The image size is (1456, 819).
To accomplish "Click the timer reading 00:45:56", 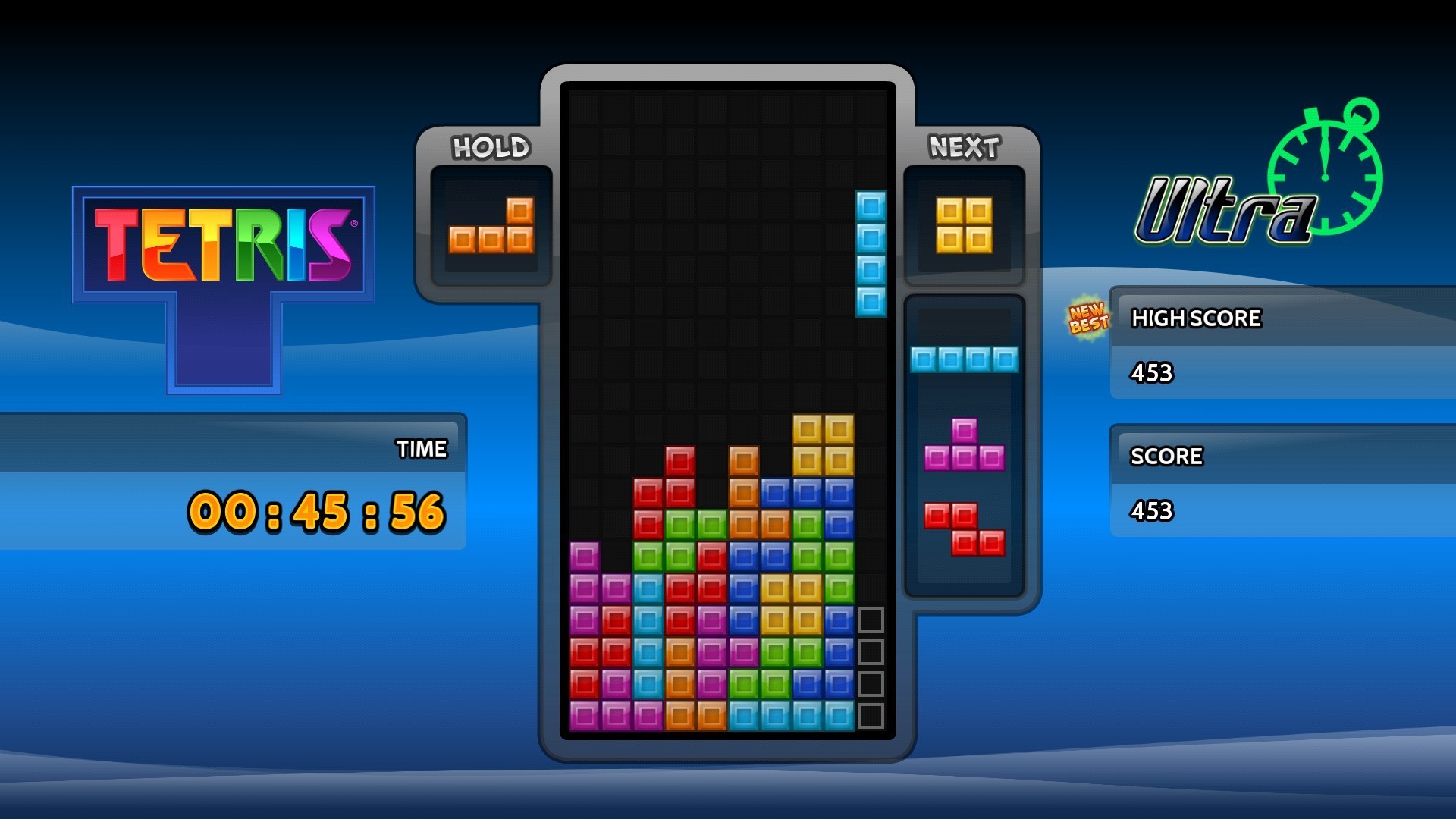I will pyautogui.click(x=318, y=513).
